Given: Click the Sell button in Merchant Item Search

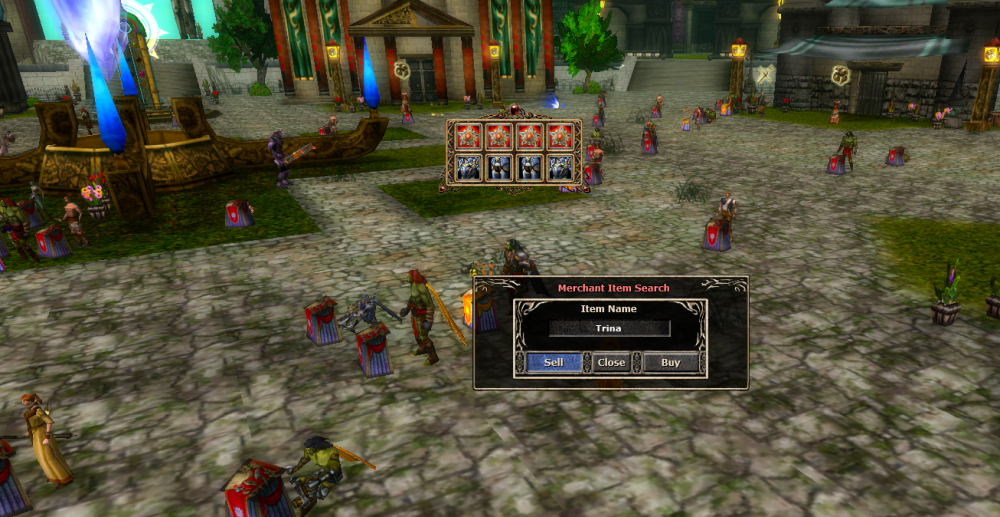Looking at the screenshot, I should coord(553,362).
